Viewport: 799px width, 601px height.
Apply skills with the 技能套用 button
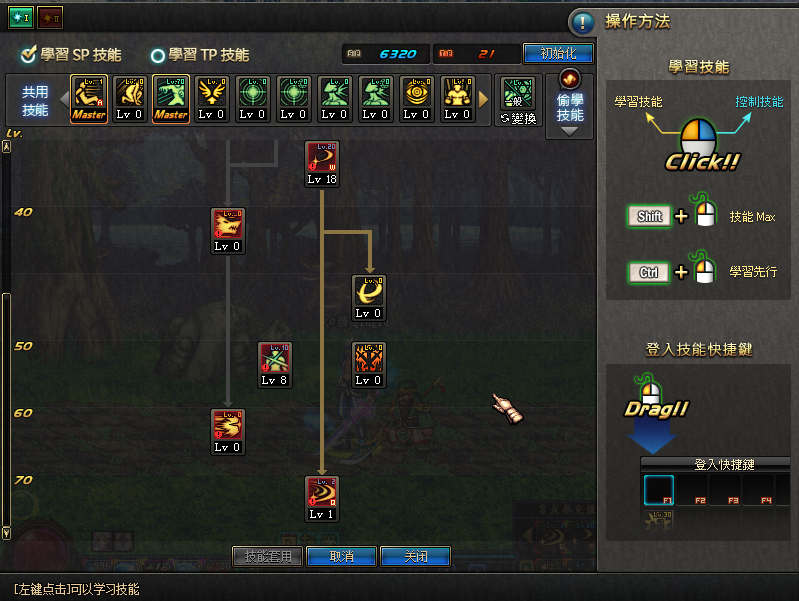267,556
